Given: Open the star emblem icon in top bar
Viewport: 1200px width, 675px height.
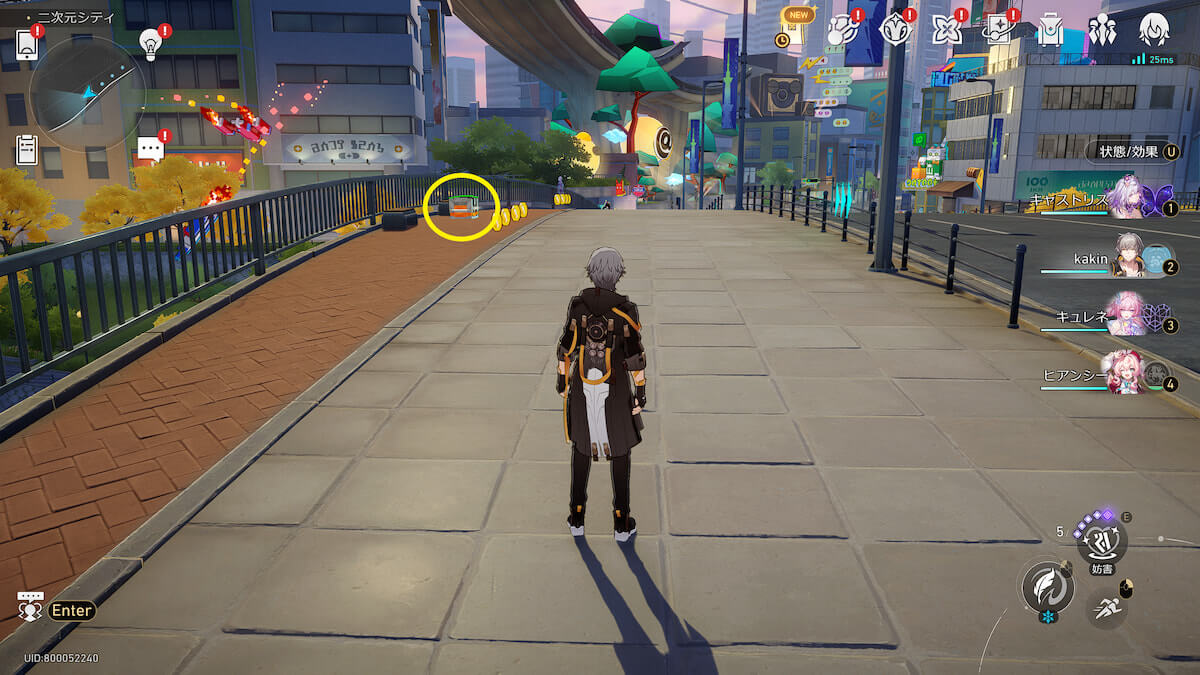Looking at the screenshot, I should pos(895,30).
